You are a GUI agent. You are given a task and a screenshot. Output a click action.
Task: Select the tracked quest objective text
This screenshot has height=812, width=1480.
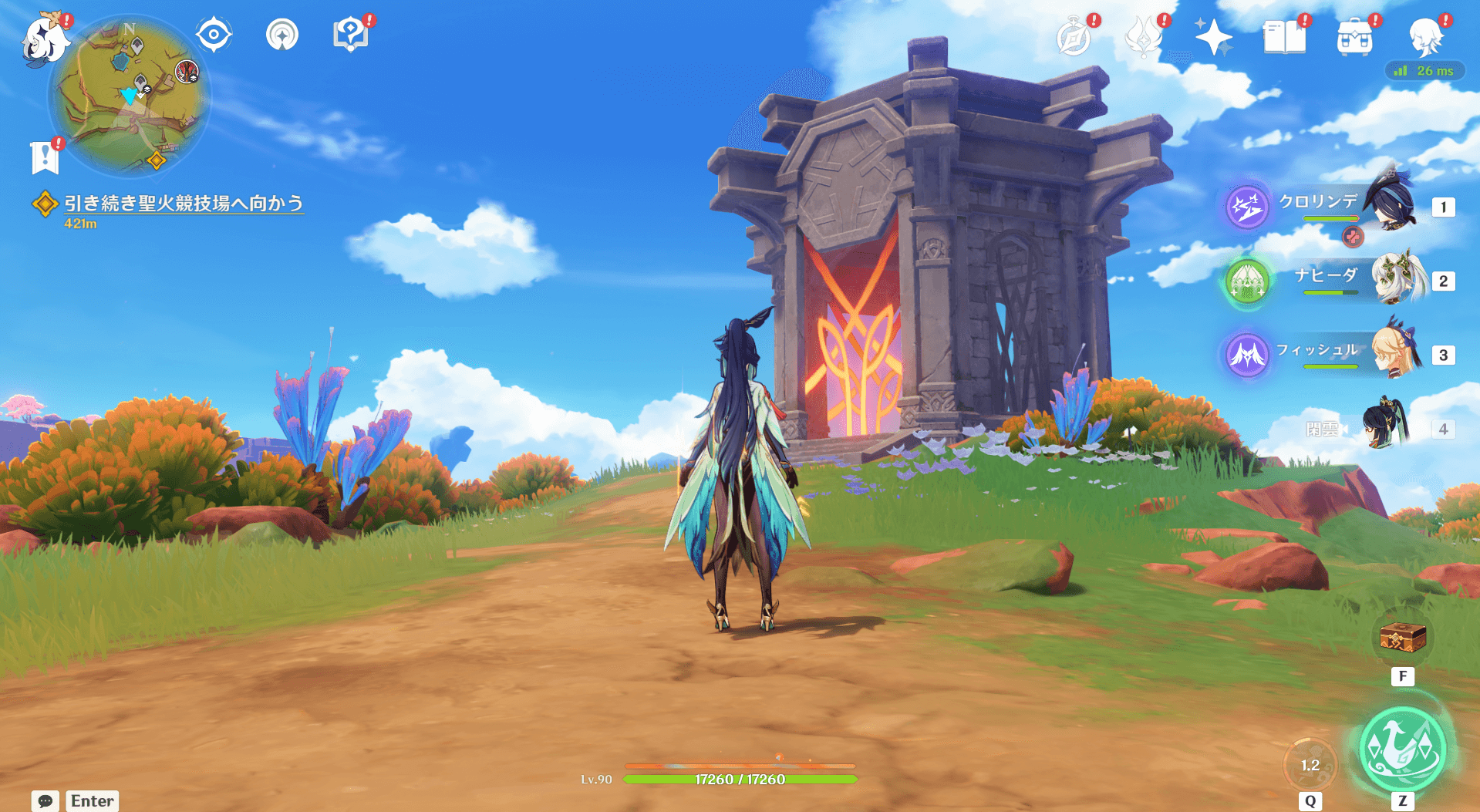pyautogui.click(x=183, y=203)
